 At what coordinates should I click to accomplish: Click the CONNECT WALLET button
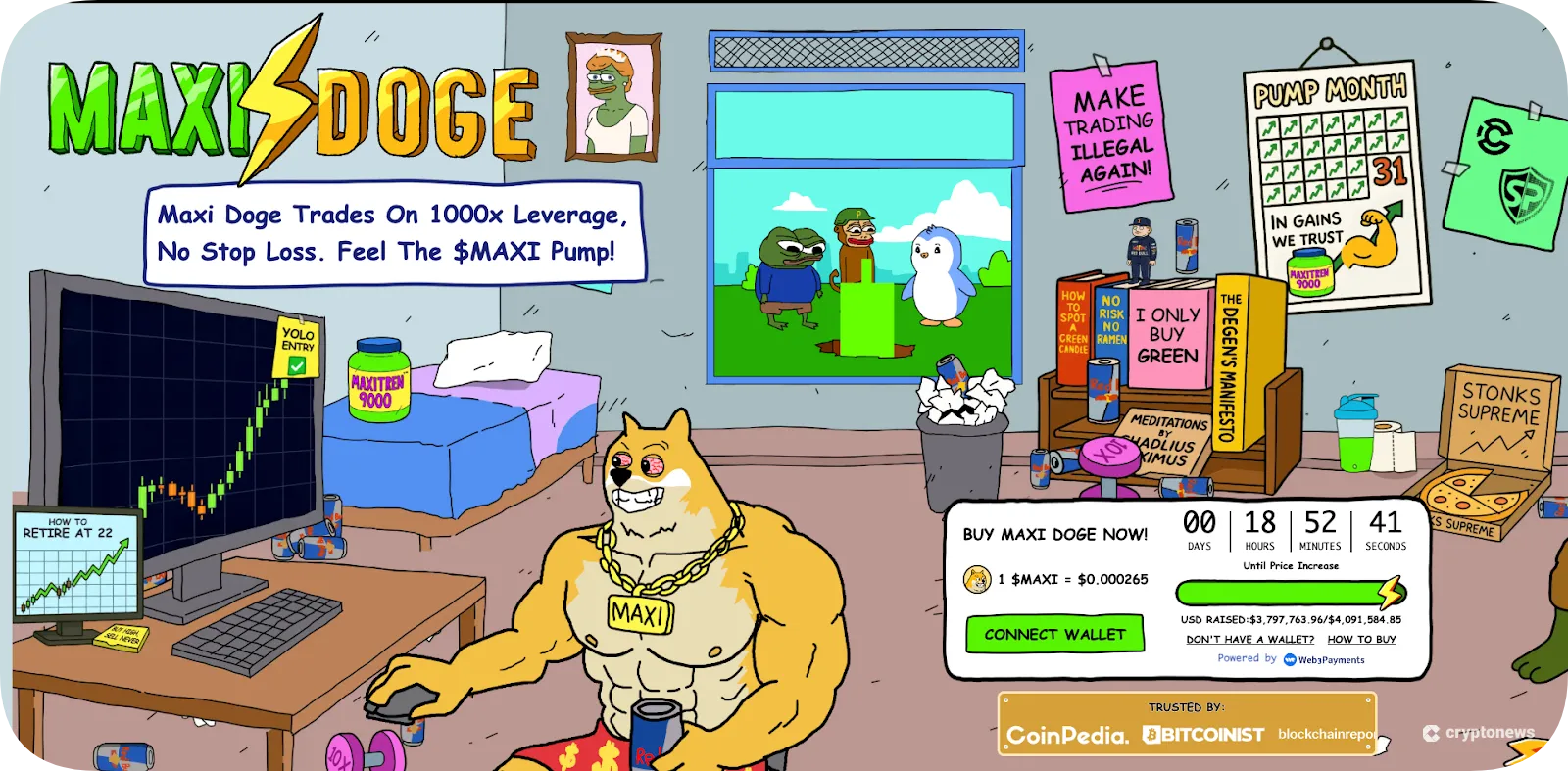coord(1055,634)
